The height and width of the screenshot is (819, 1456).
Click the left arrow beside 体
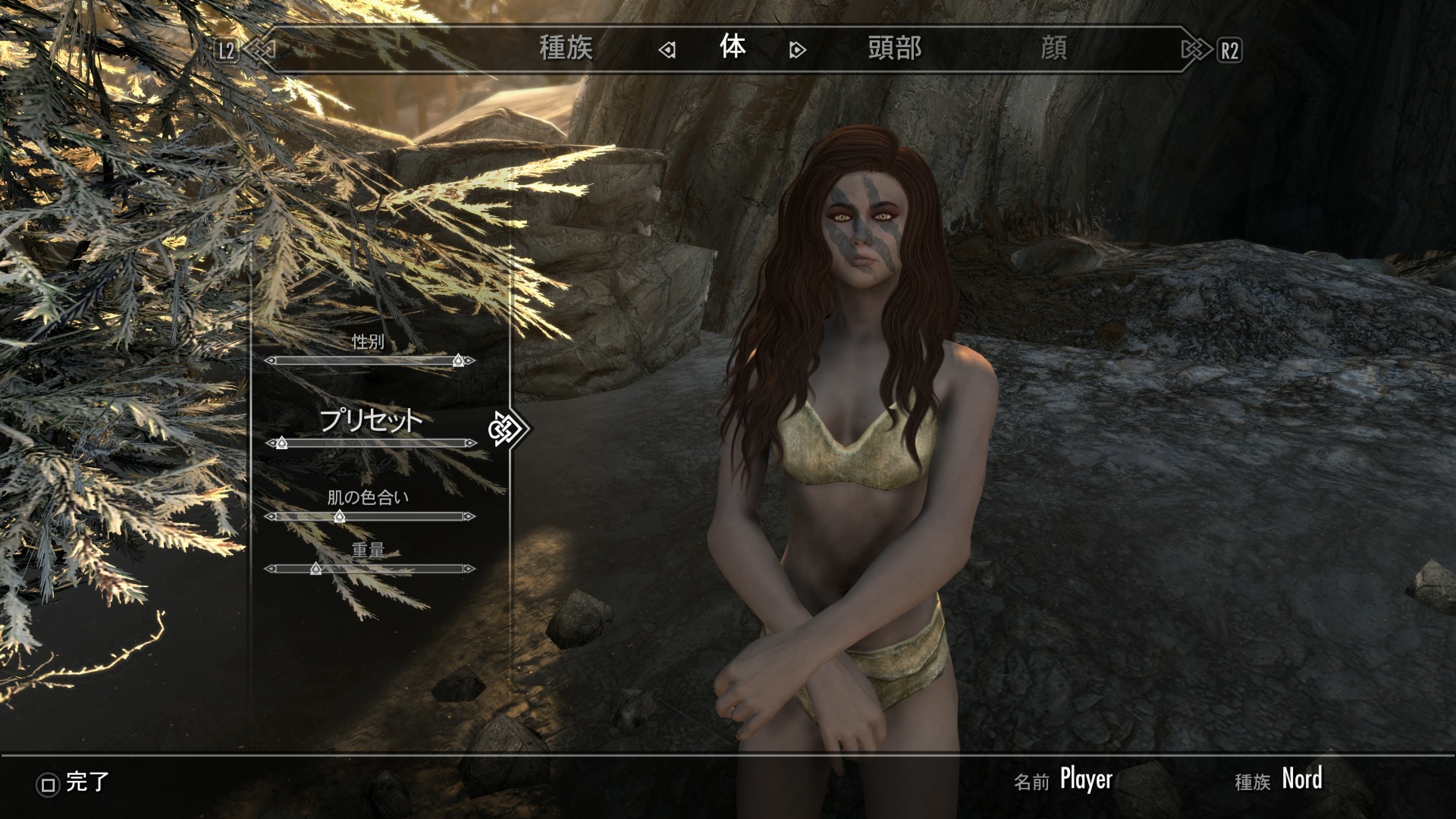[667, 51]
